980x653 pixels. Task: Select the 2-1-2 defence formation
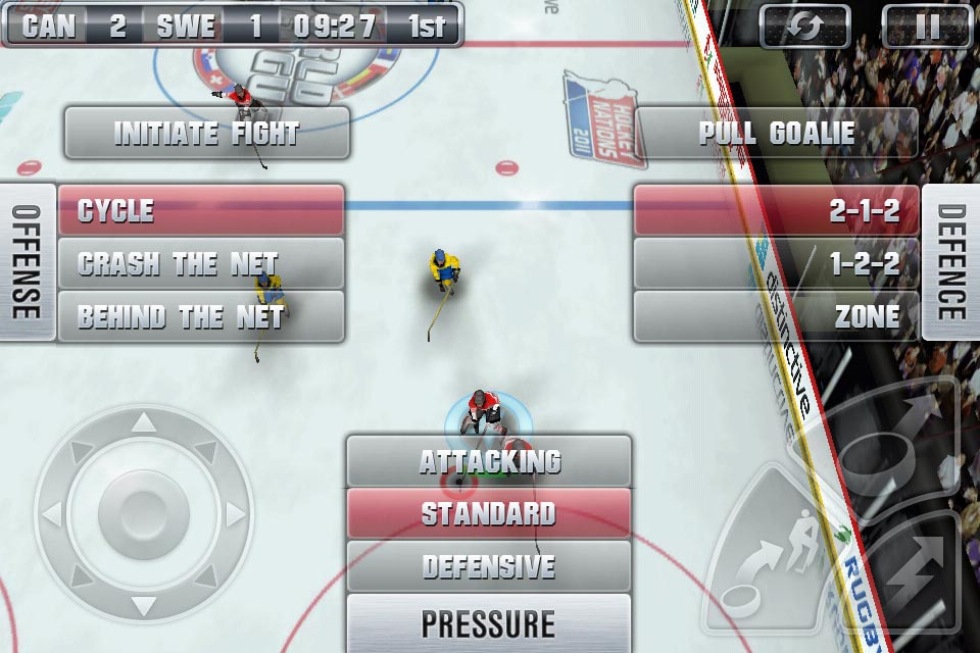point(776,210)
